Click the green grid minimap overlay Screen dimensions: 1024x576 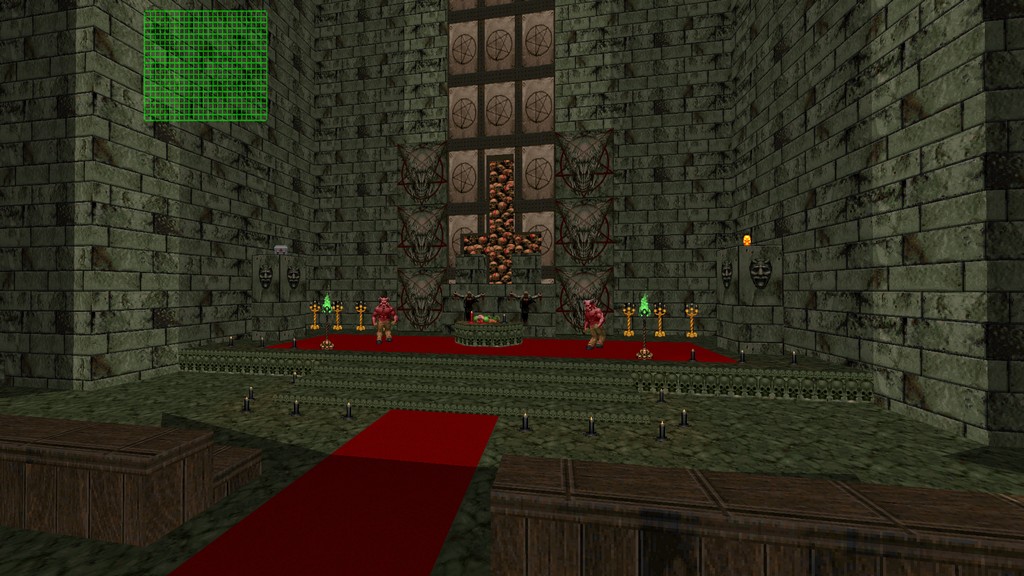pos(205,66)
